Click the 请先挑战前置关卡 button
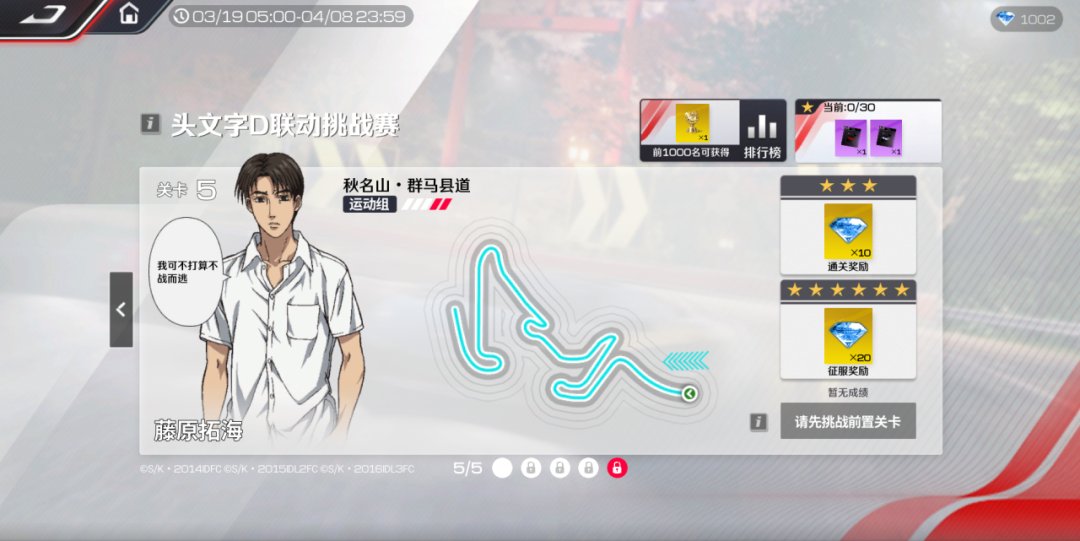The height and width of the screenshot is (541, 1080). [x=847, y=422]
